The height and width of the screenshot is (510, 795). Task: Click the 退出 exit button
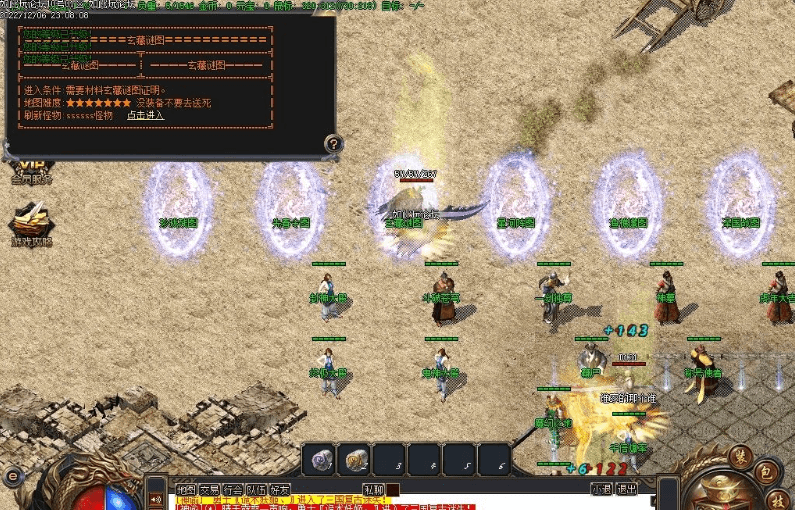point(627,490)
